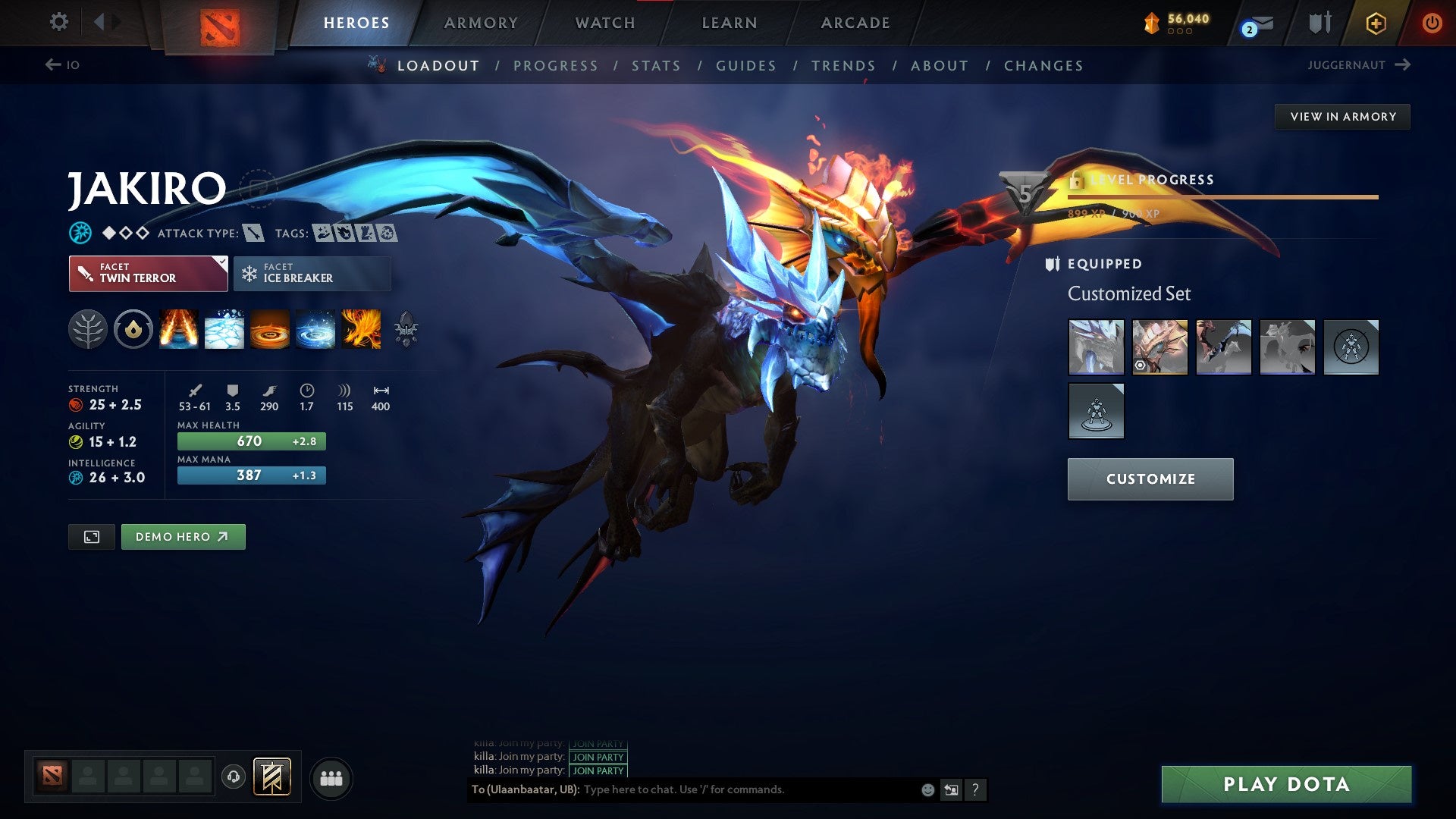The height and width of the screenshot is (819, 1456).
Task: Click the Liquid Fire ability icon
Action: pyautogui.click(x=269, y=329)
